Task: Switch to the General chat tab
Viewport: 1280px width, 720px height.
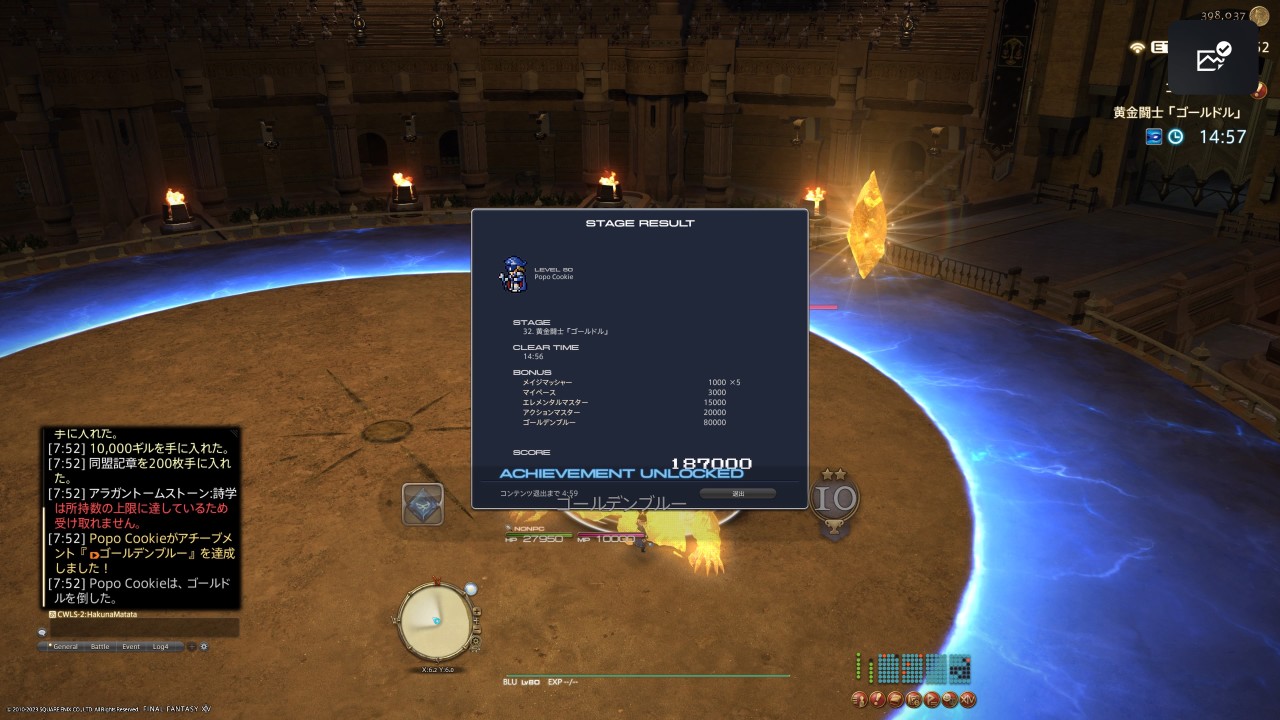Action: coord(64,646)
